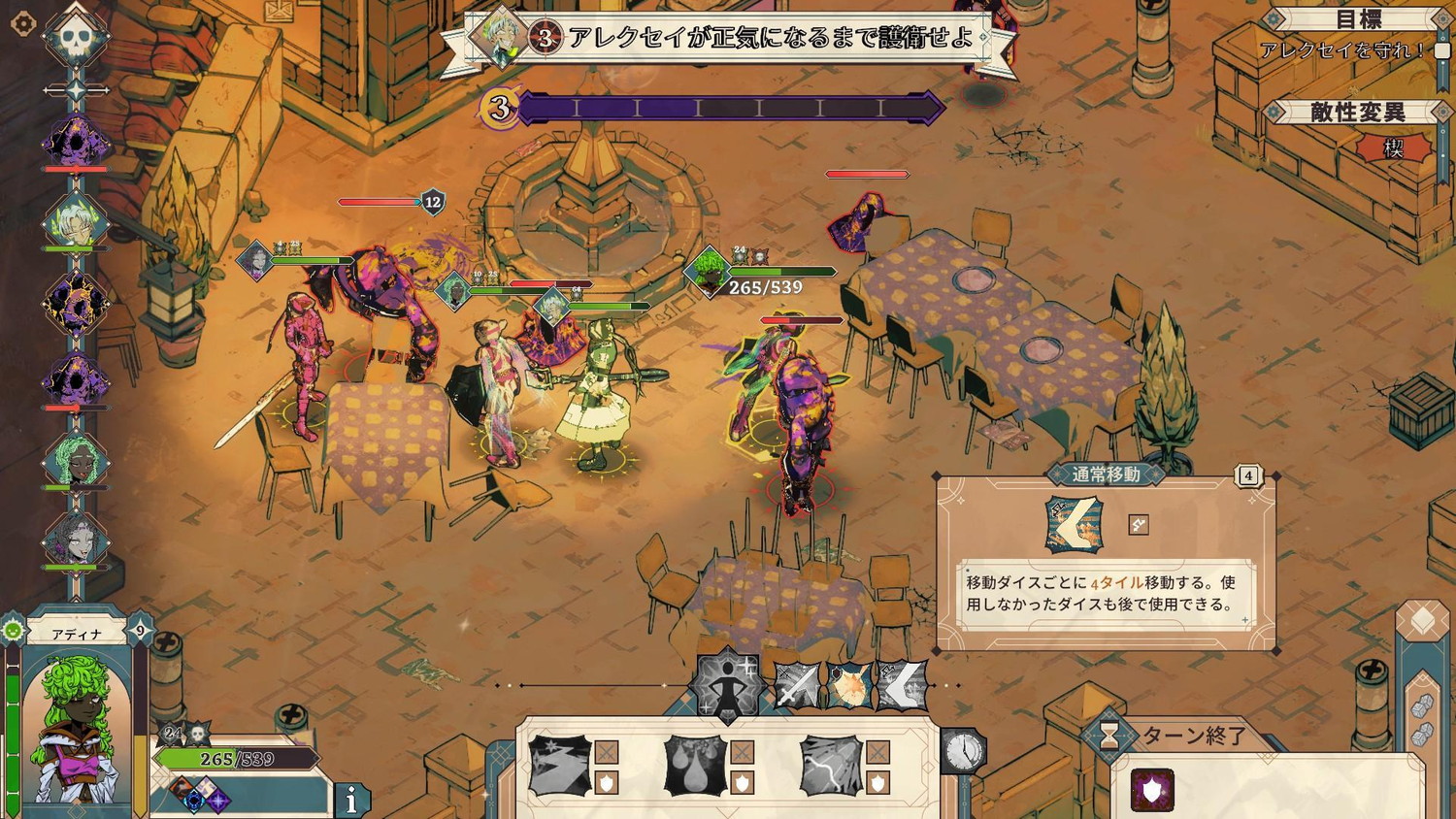
Task: Select the white-haired character in turn order
Action: [76, 221]
